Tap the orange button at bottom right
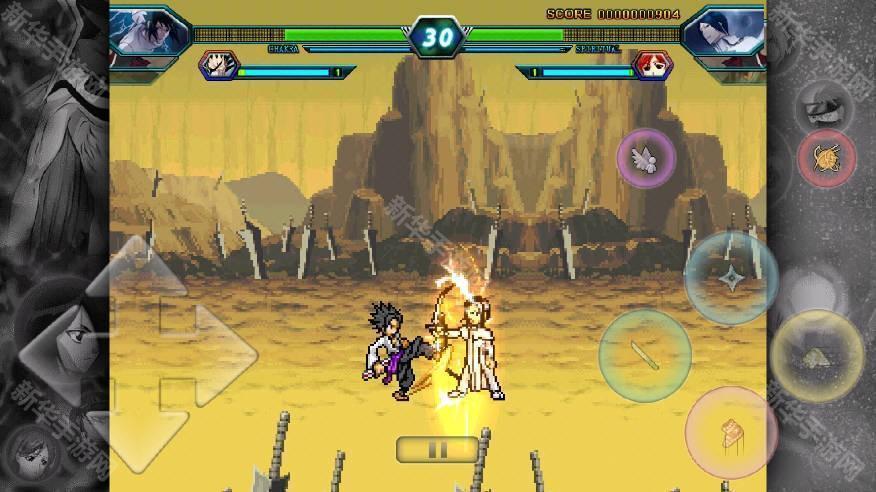Viewport: 876px width, 492px height. 731,432
